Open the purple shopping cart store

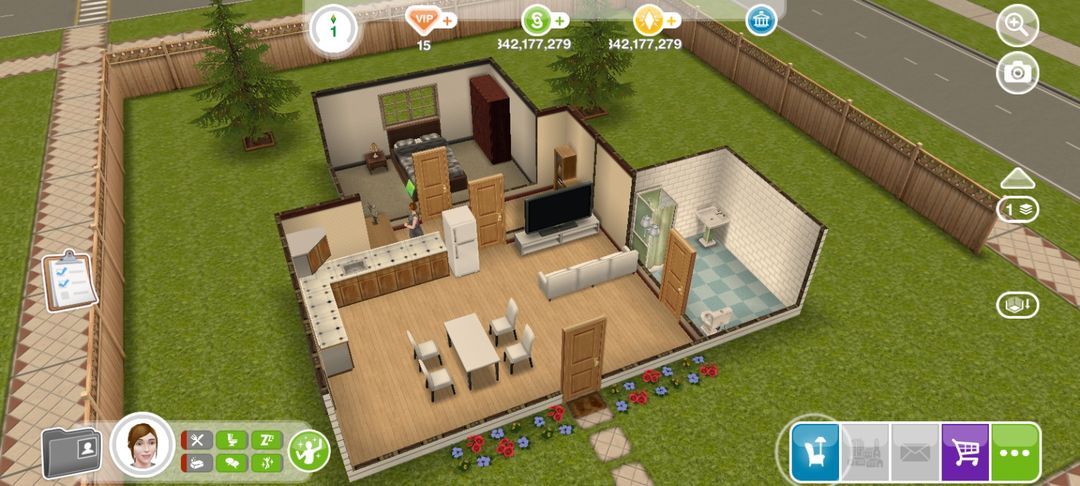[x=965, y=452]
